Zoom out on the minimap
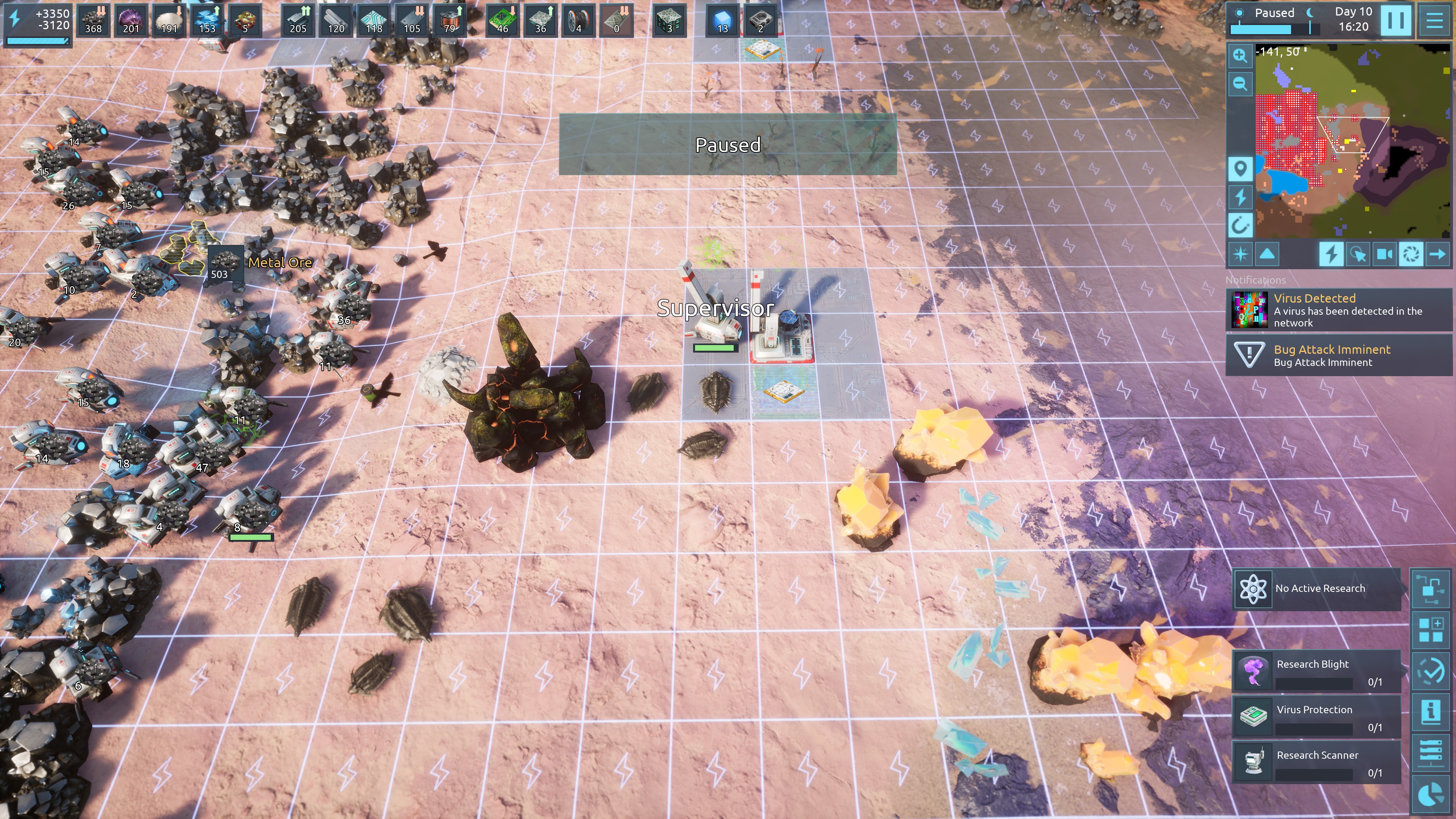The image size is (1456, 819). tap(1240, 84)
